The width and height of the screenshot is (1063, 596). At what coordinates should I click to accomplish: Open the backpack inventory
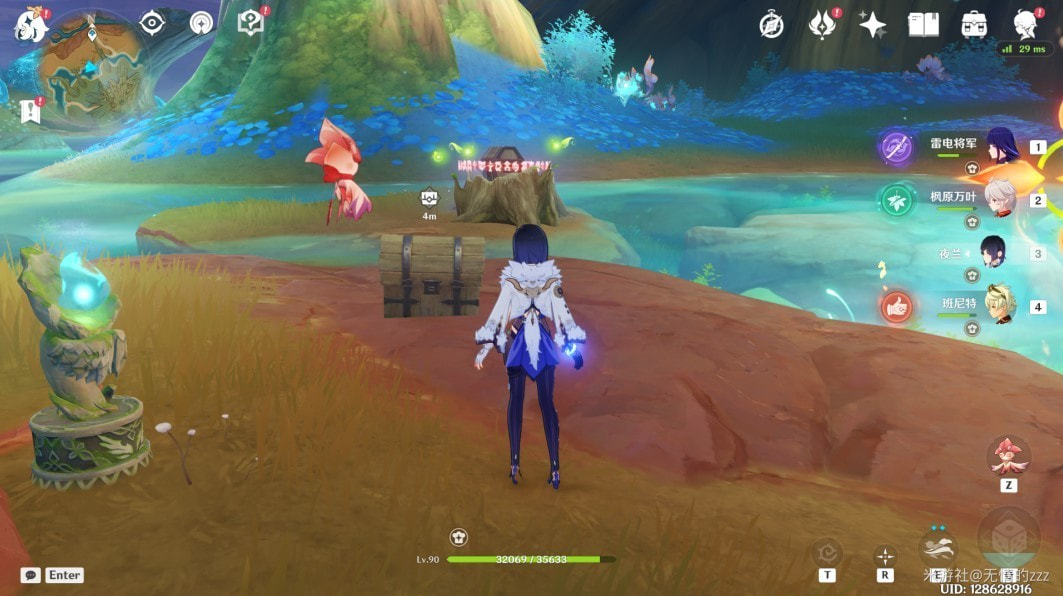(x=974, y=25)
